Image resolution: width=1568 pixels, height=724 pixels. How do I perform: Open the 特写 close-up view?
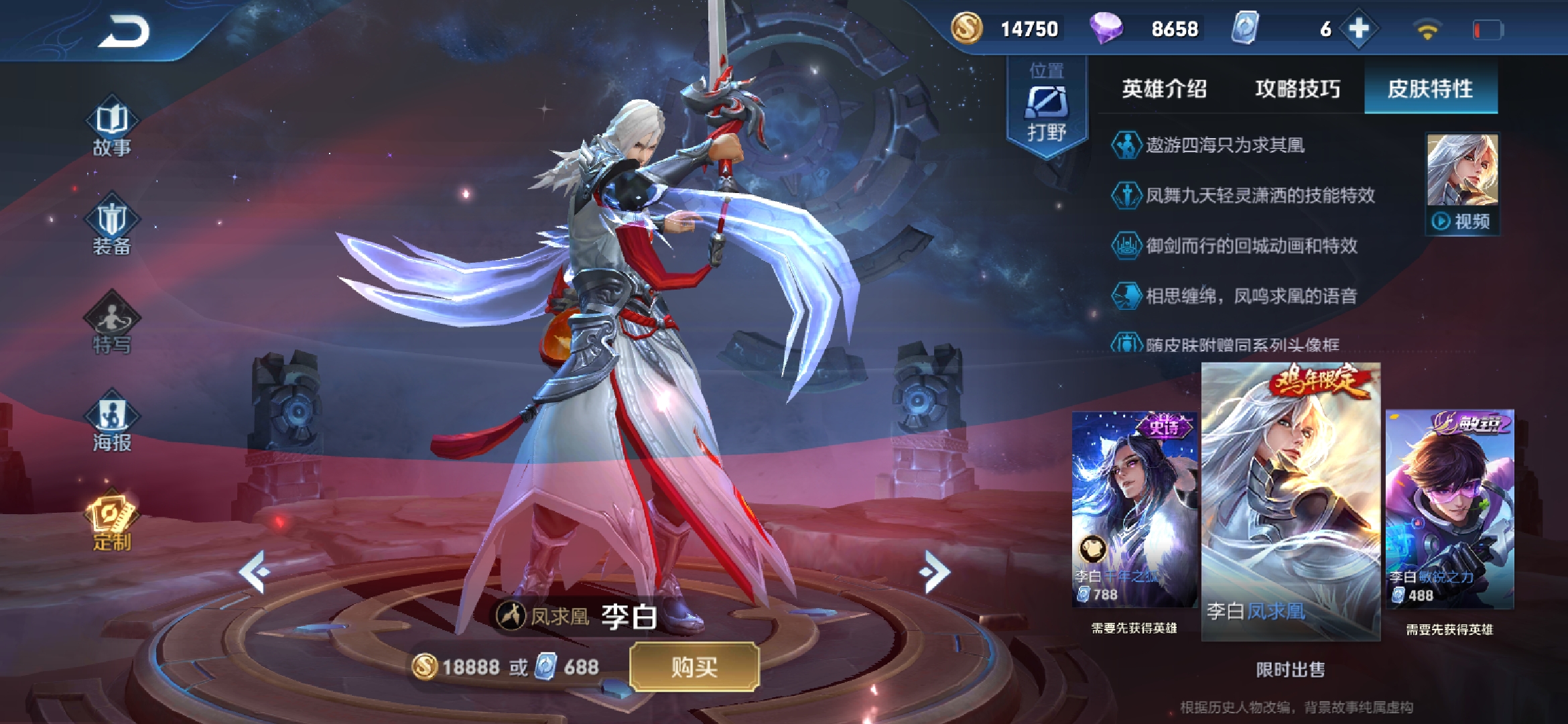click(112, 323)
